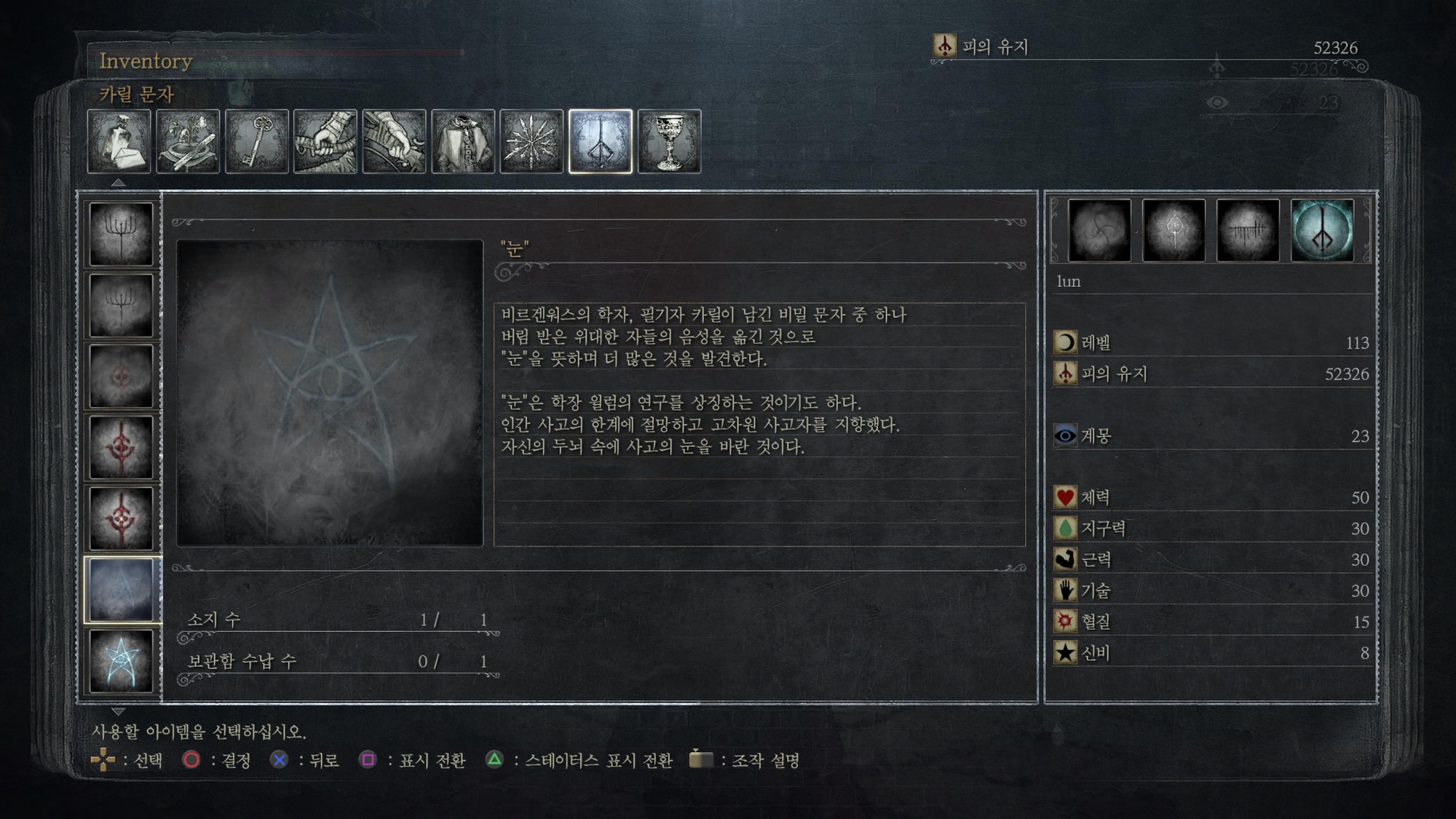
Task: Click the up arrow above the rune list
Action: coord(118,183)
